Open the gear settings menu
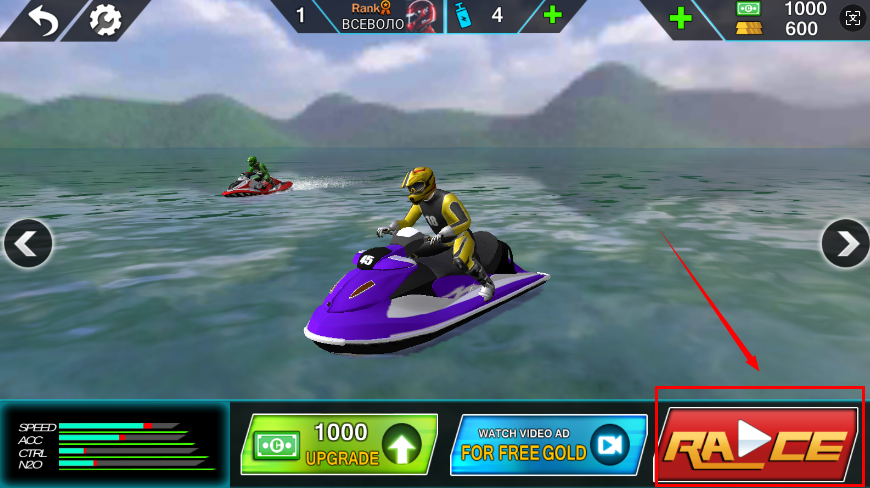870x488 pixels. pyautogui.click(x=104, y=20)
